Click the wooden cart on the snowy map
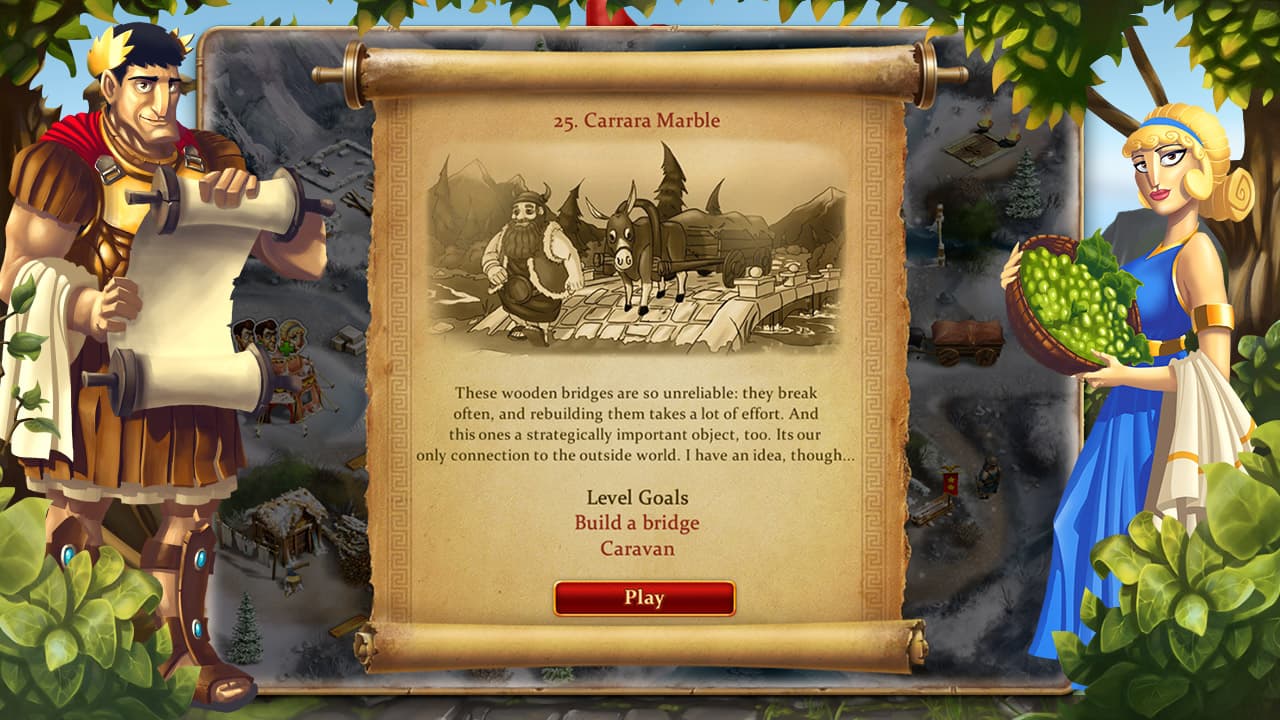Screen dimensions: 1280x720 963,340
